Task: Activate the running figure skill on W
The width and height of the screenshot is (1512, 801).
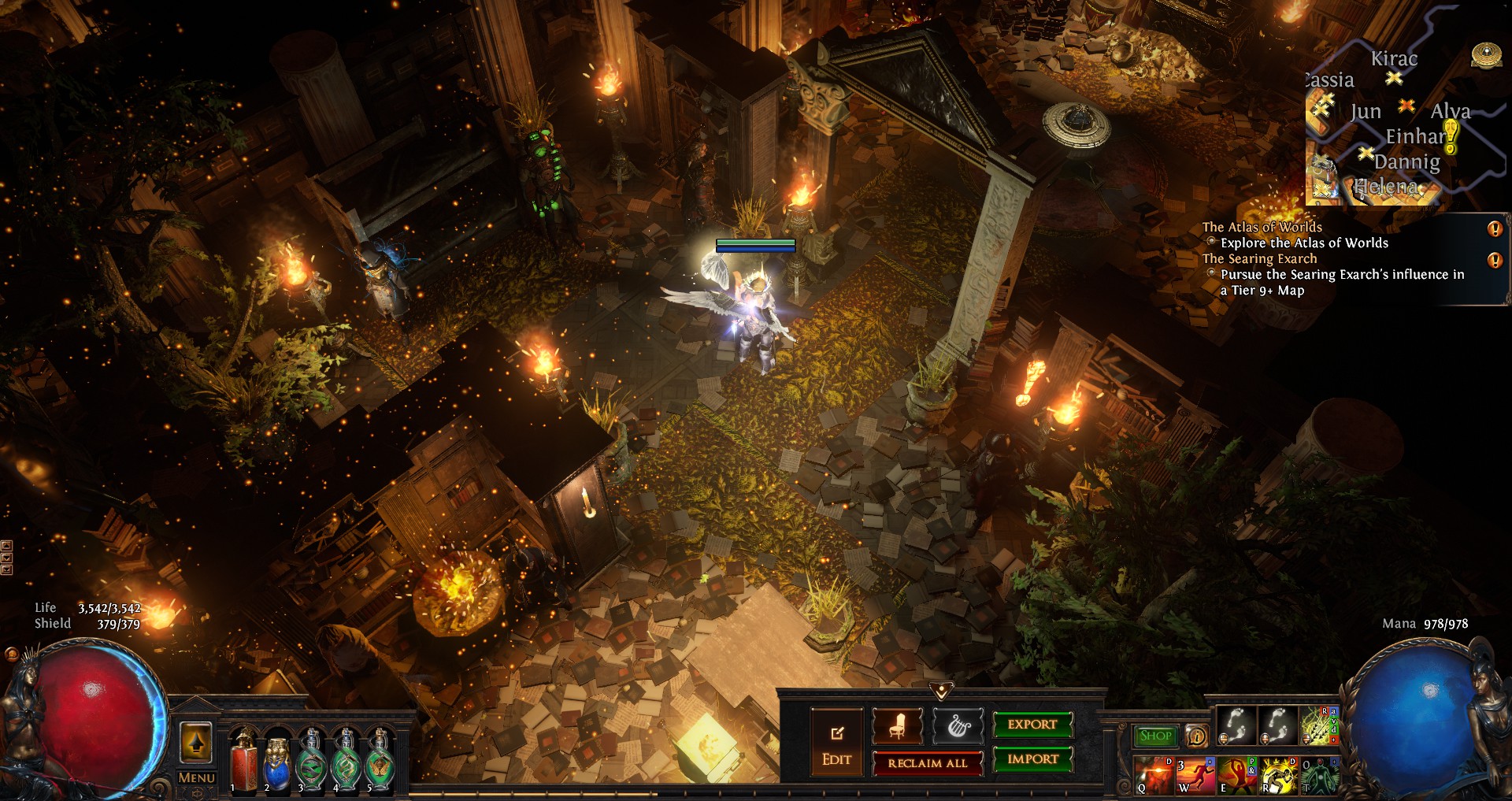Action: click(1195, 775)
